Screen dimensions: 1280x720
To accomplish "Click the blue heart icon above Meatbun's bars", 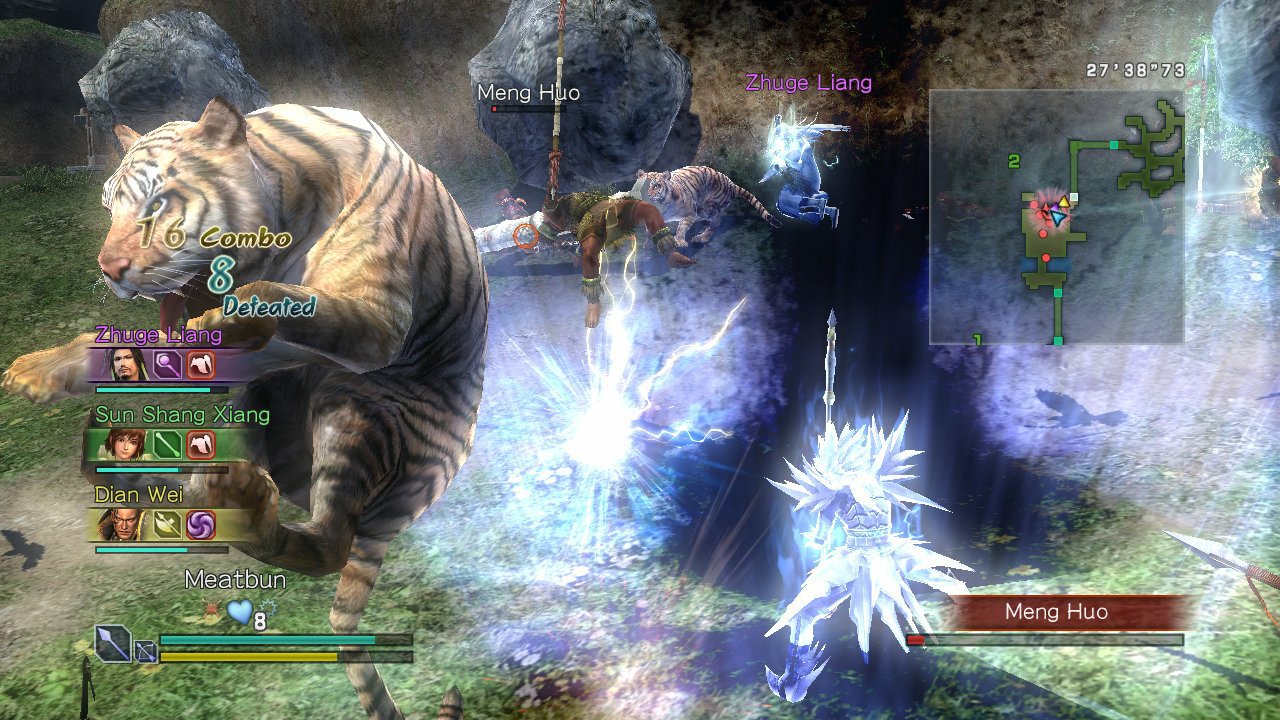I will pos(239,612).
